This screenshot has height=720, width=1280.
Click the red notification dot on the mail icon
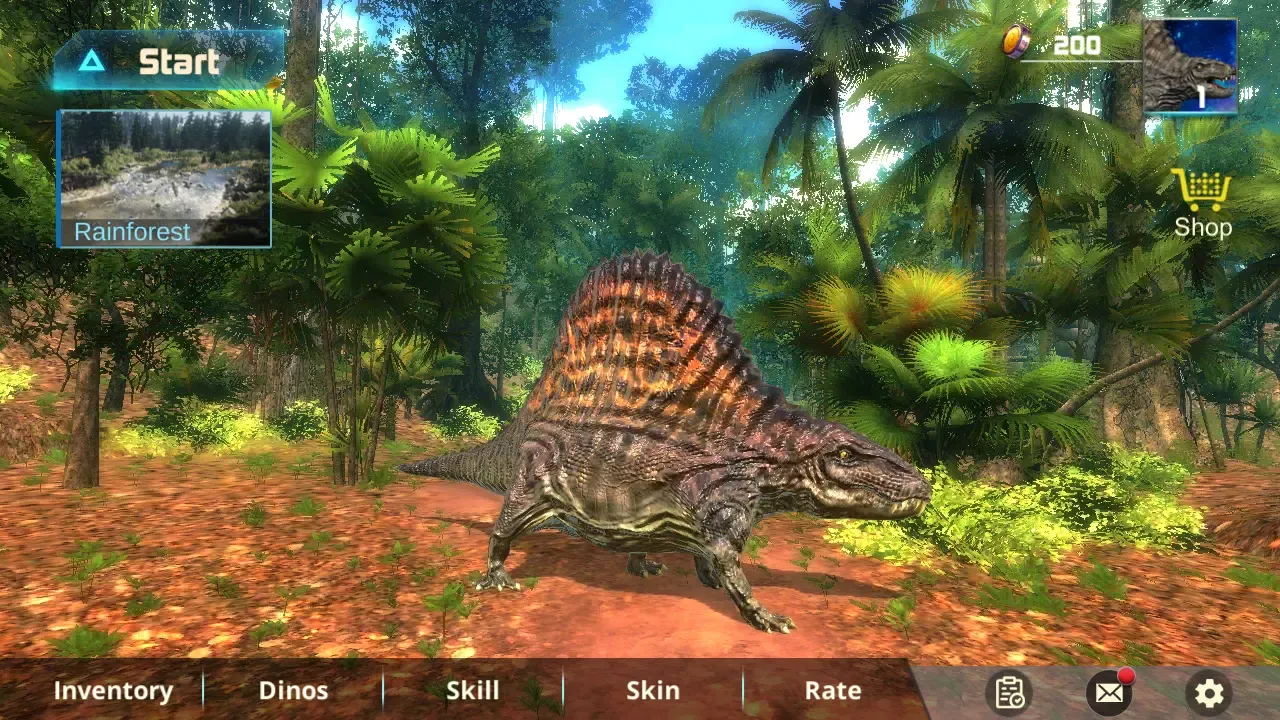(x=1124, y=678)
